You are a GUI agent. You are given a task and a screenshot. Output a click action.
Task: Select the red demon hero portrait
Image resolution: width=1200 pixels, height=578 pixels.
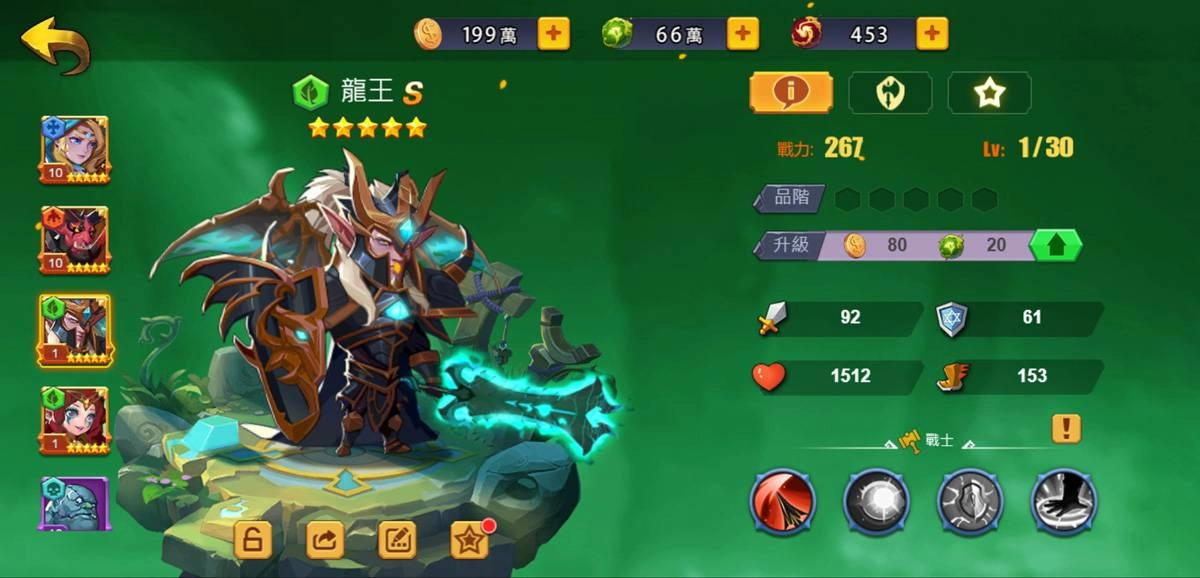click(75, 241)
